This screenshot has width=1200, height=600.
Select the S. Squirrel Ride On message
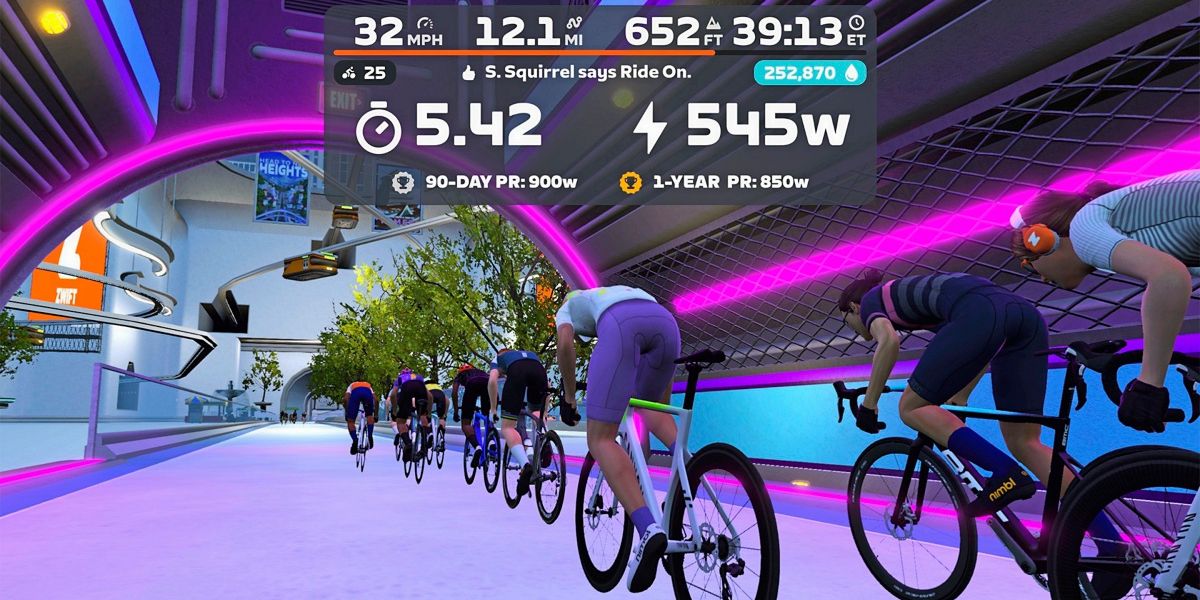(x=576, y=73)
